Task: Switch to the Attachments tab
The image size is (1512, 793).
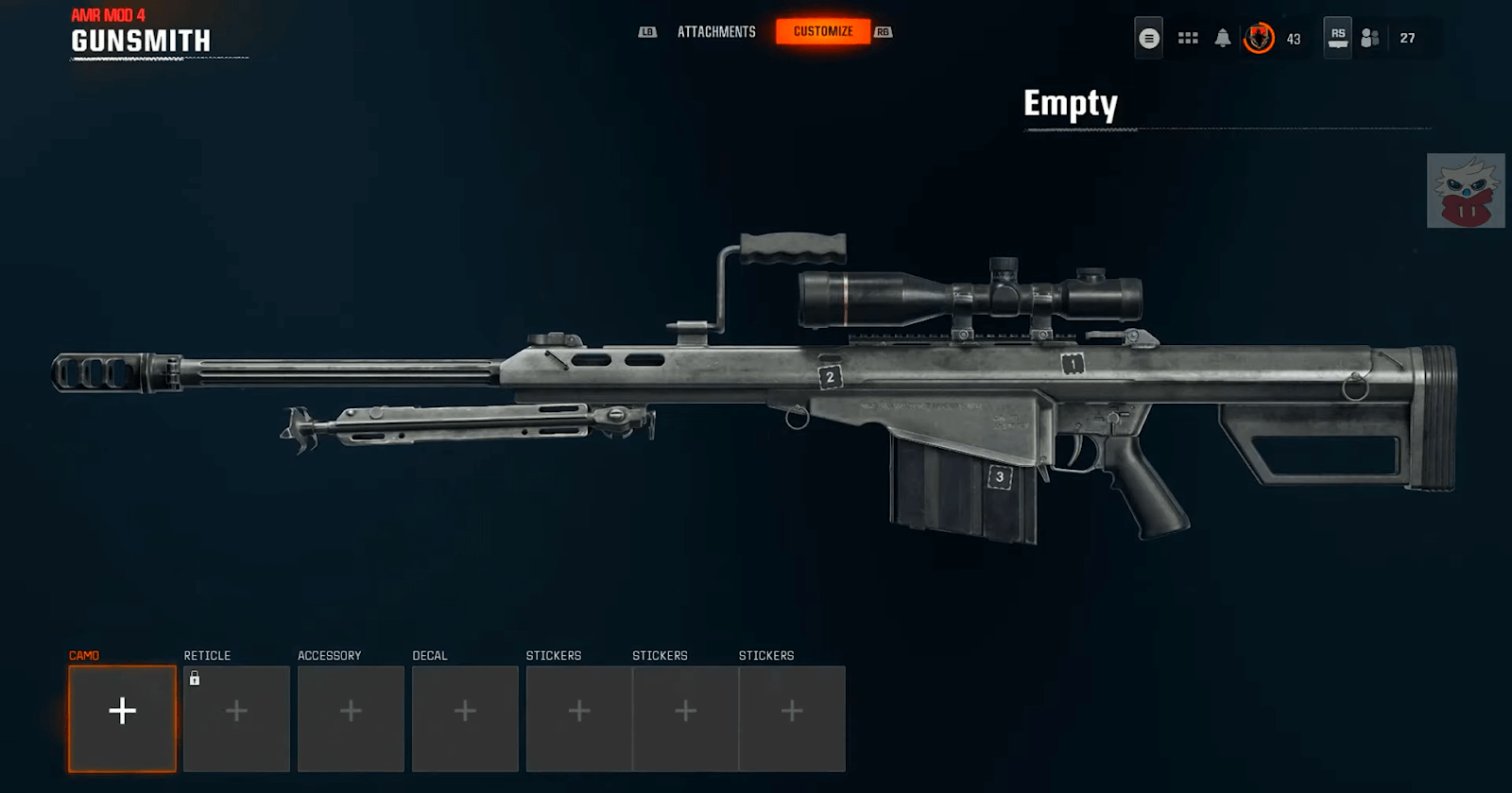Action: [x=714, y=31]
